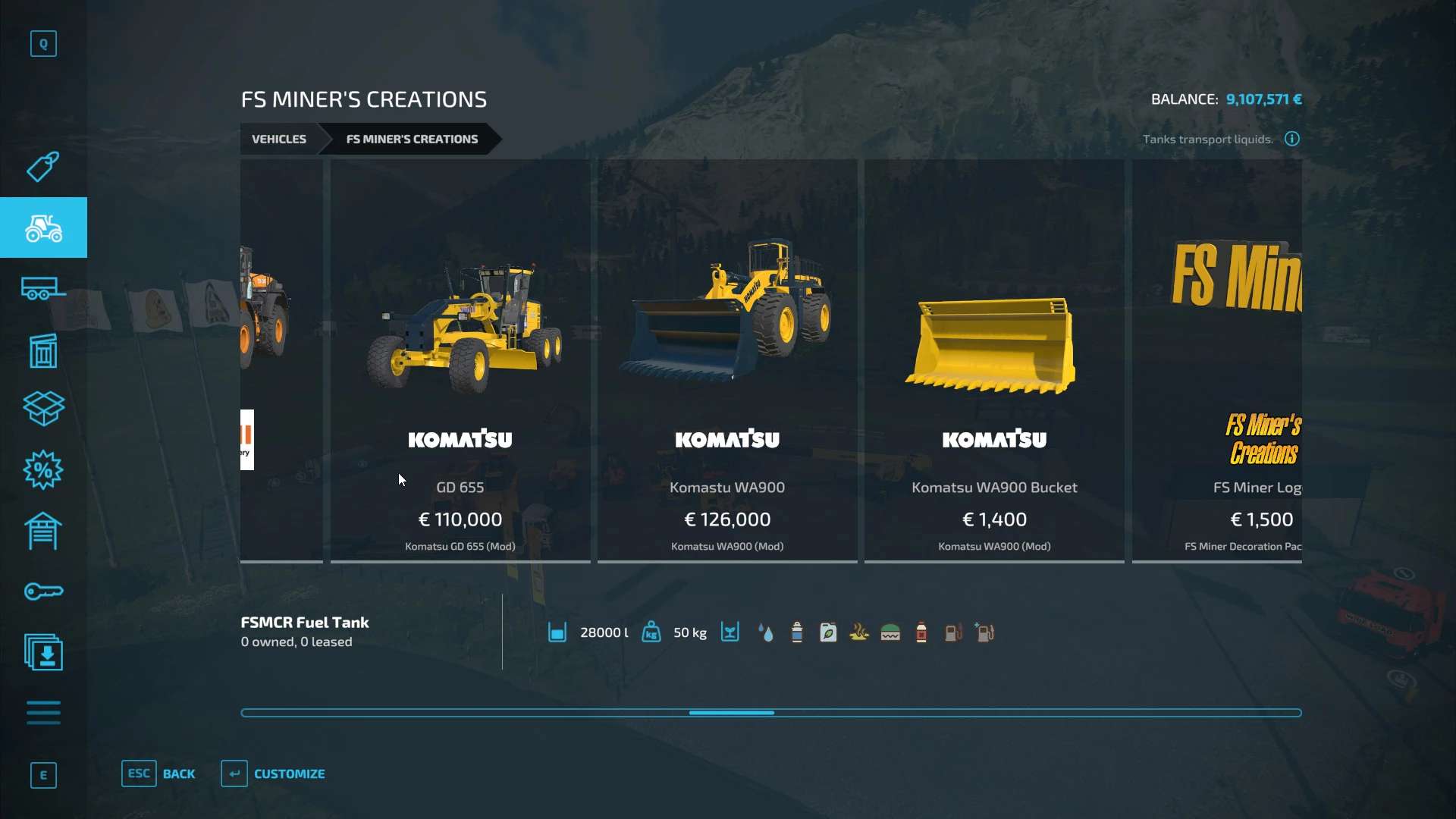The height and width of the screenshot is (819, 1456).
Task: Click the price tag brands icon
Action: click(43, 167)
